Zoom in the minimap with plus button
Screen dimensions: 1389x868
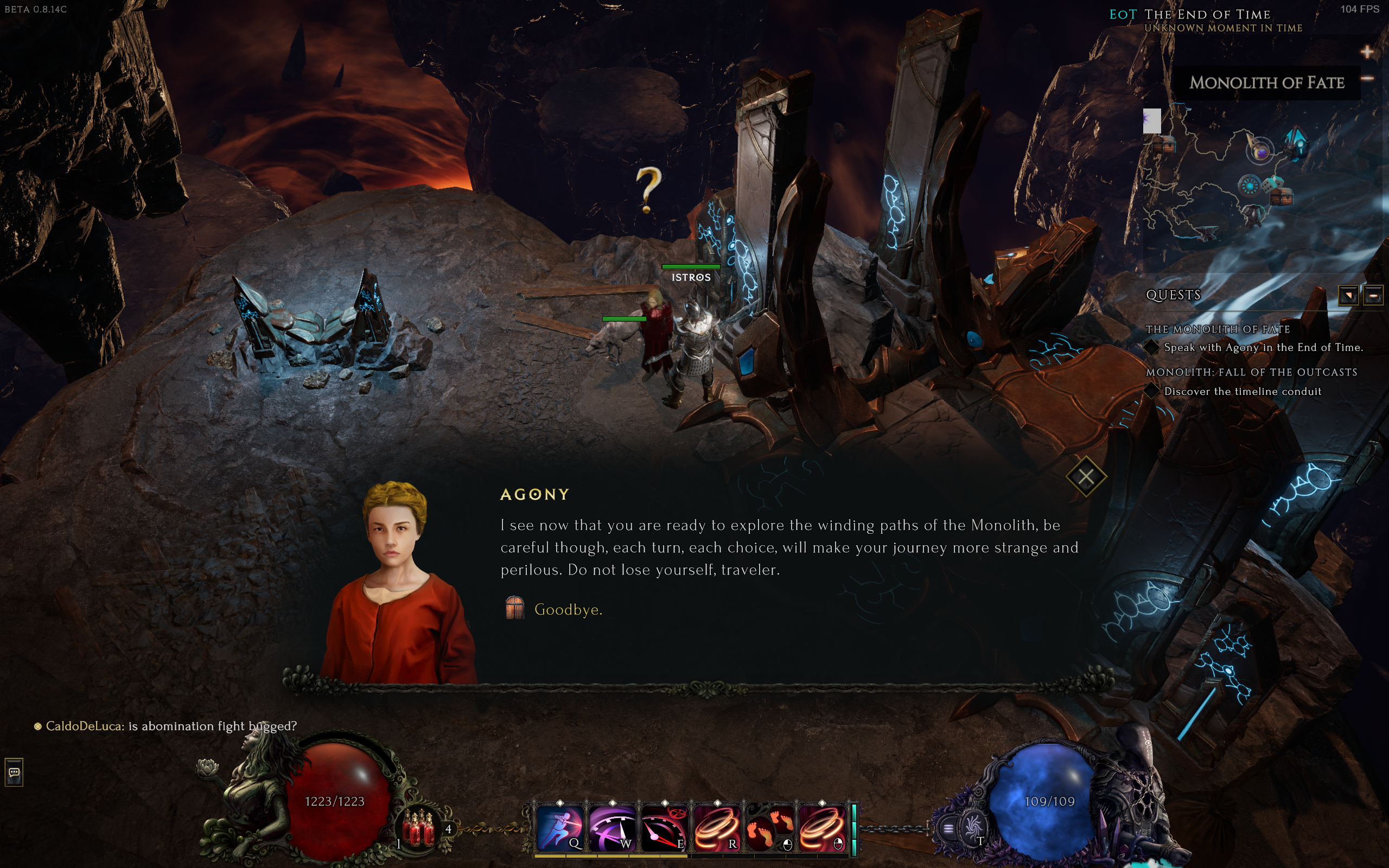(x=1367, y=52)
